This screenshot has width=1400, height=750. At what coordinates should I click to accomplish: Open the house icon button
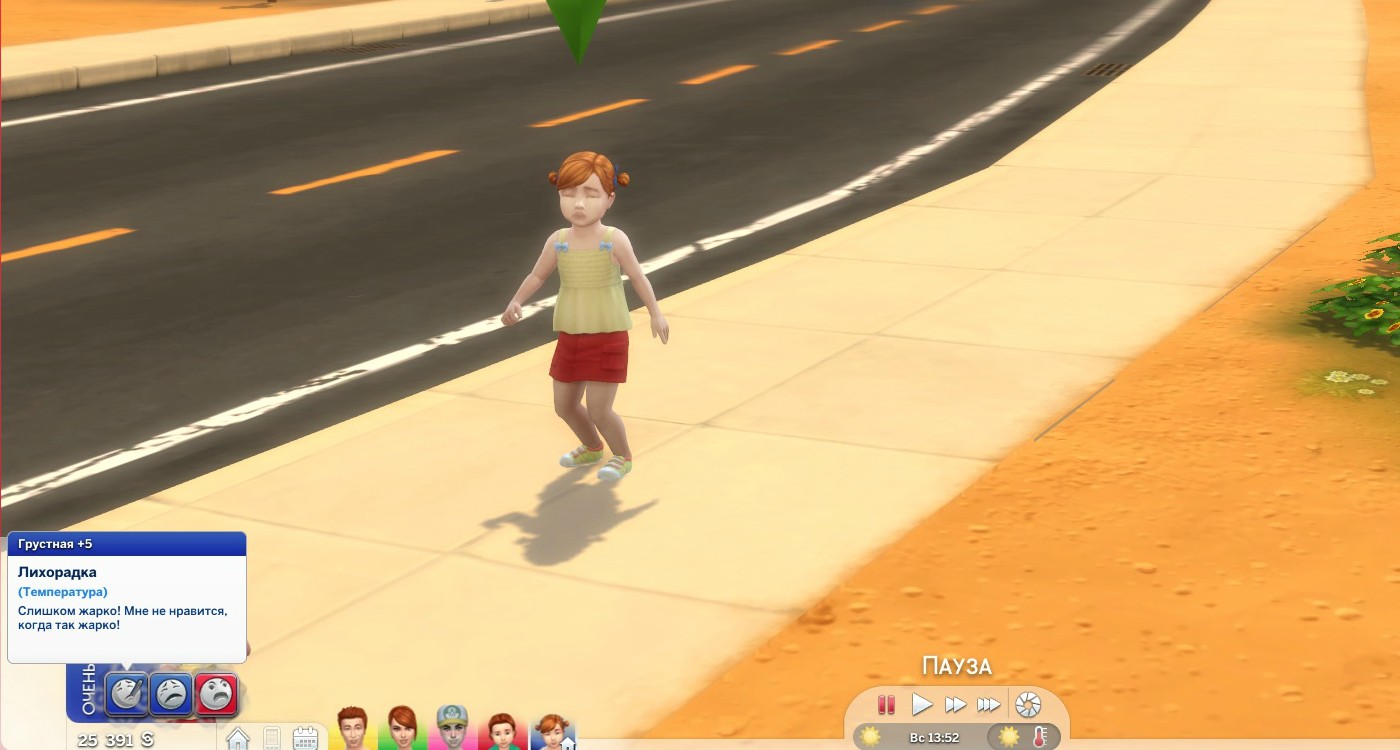click(x=238, y=739)
